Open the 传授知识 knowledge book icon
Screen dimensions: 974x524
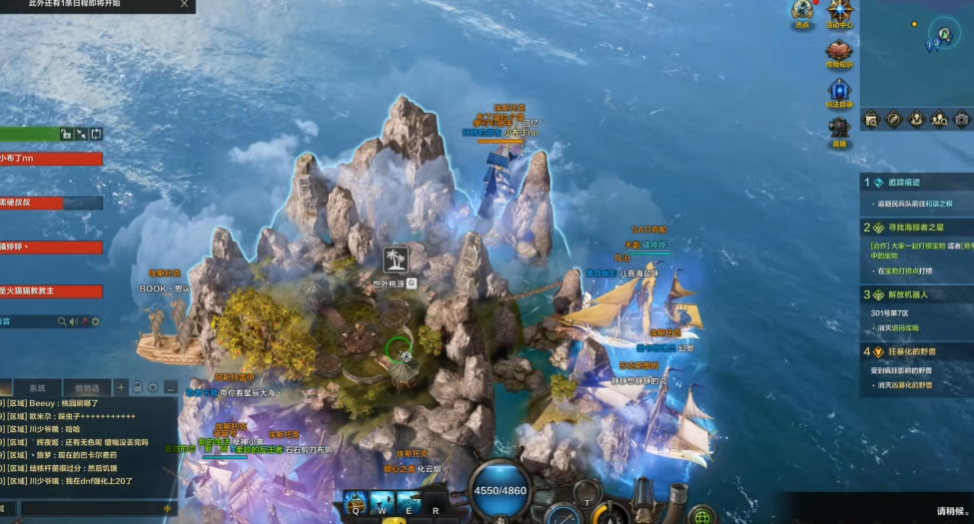click(x=839, y=49)
